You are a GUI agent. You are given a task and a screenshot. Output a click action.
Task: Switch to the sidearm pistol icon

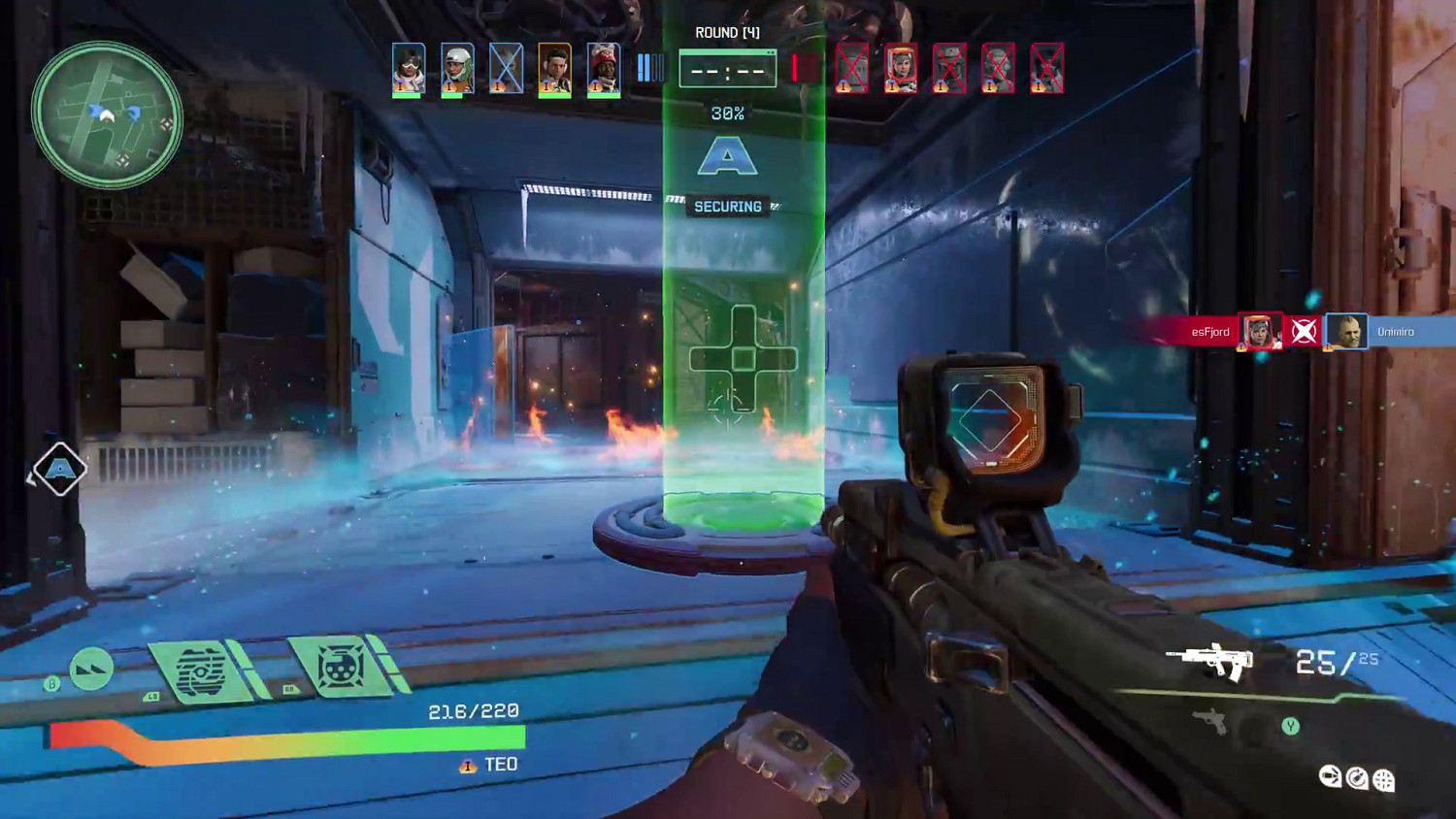click(1209, 721)
